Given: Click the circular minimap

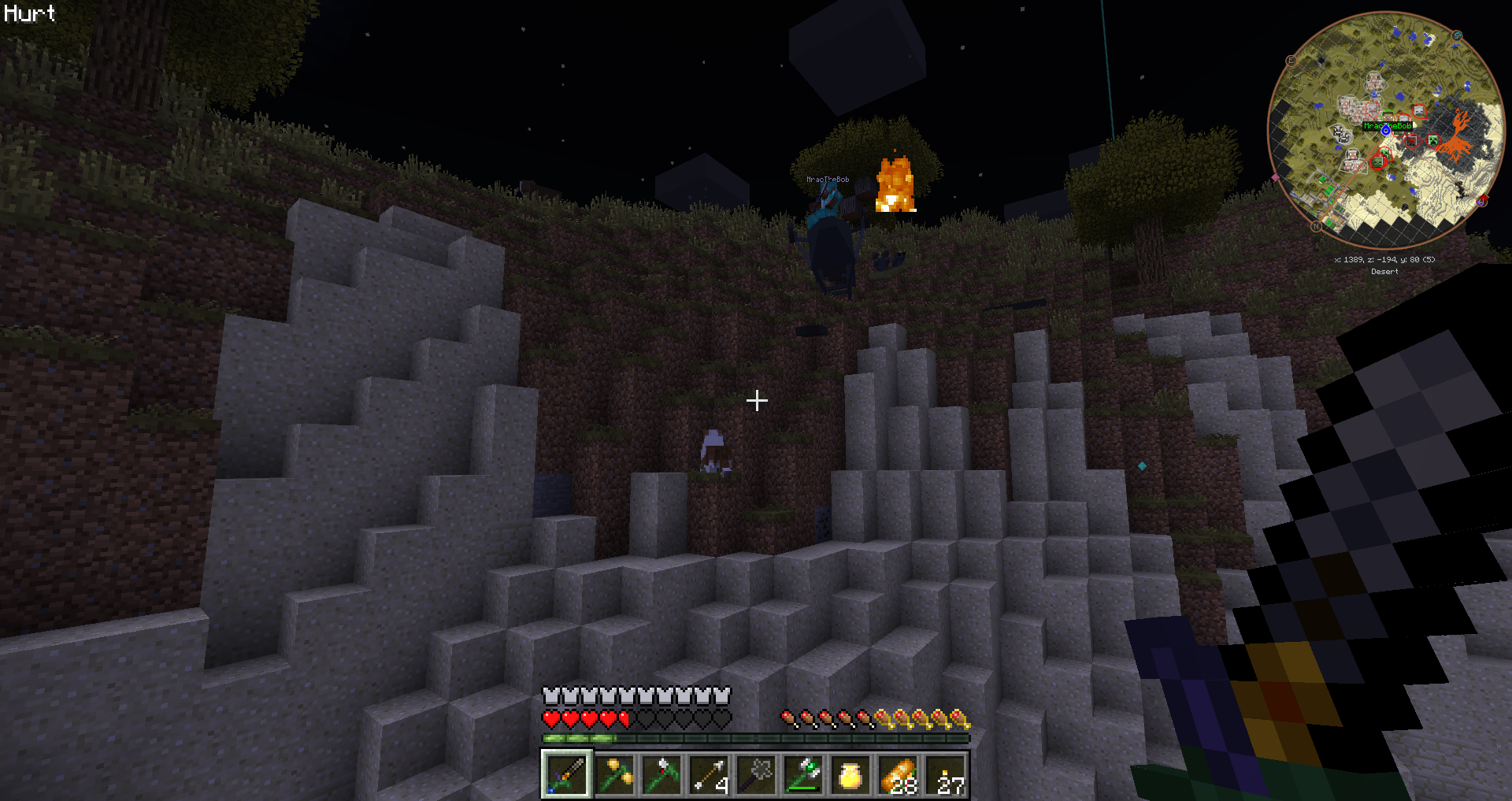Looking at the screenshot, I should (1386, 130).
